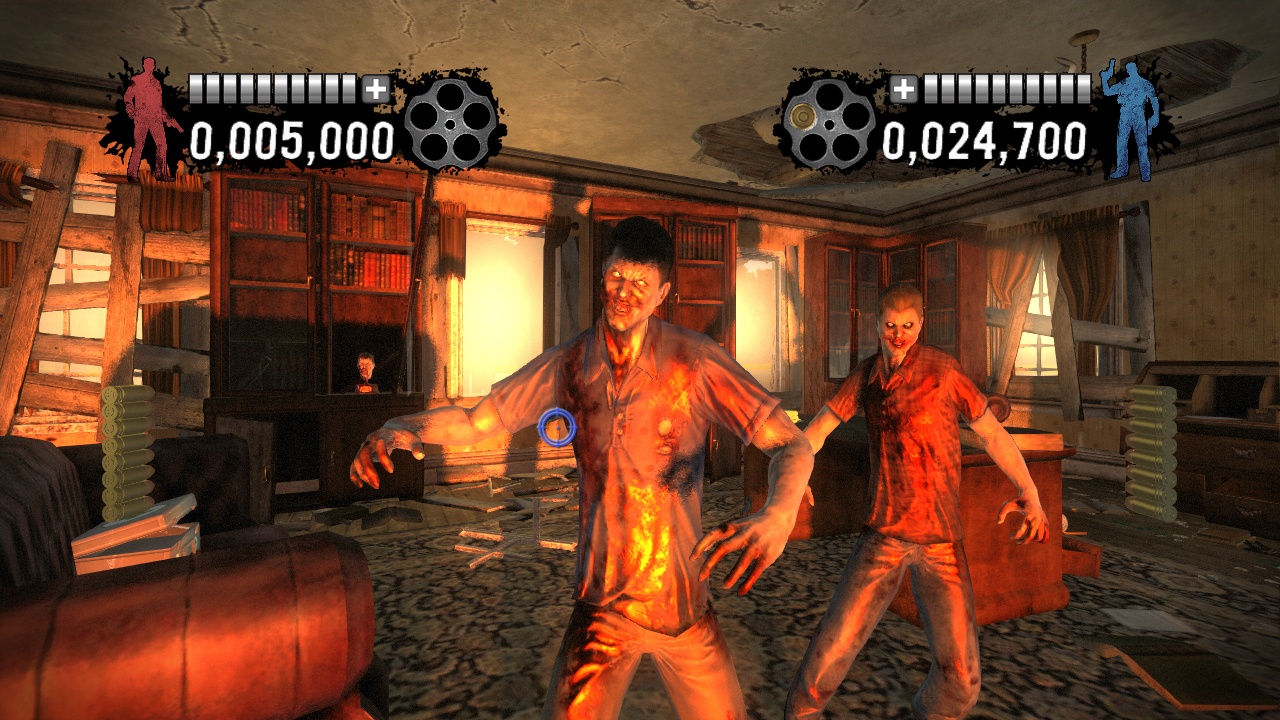
Task: Click the plus icon beside Player 2's health bar
Action: (x=907, y=88)
